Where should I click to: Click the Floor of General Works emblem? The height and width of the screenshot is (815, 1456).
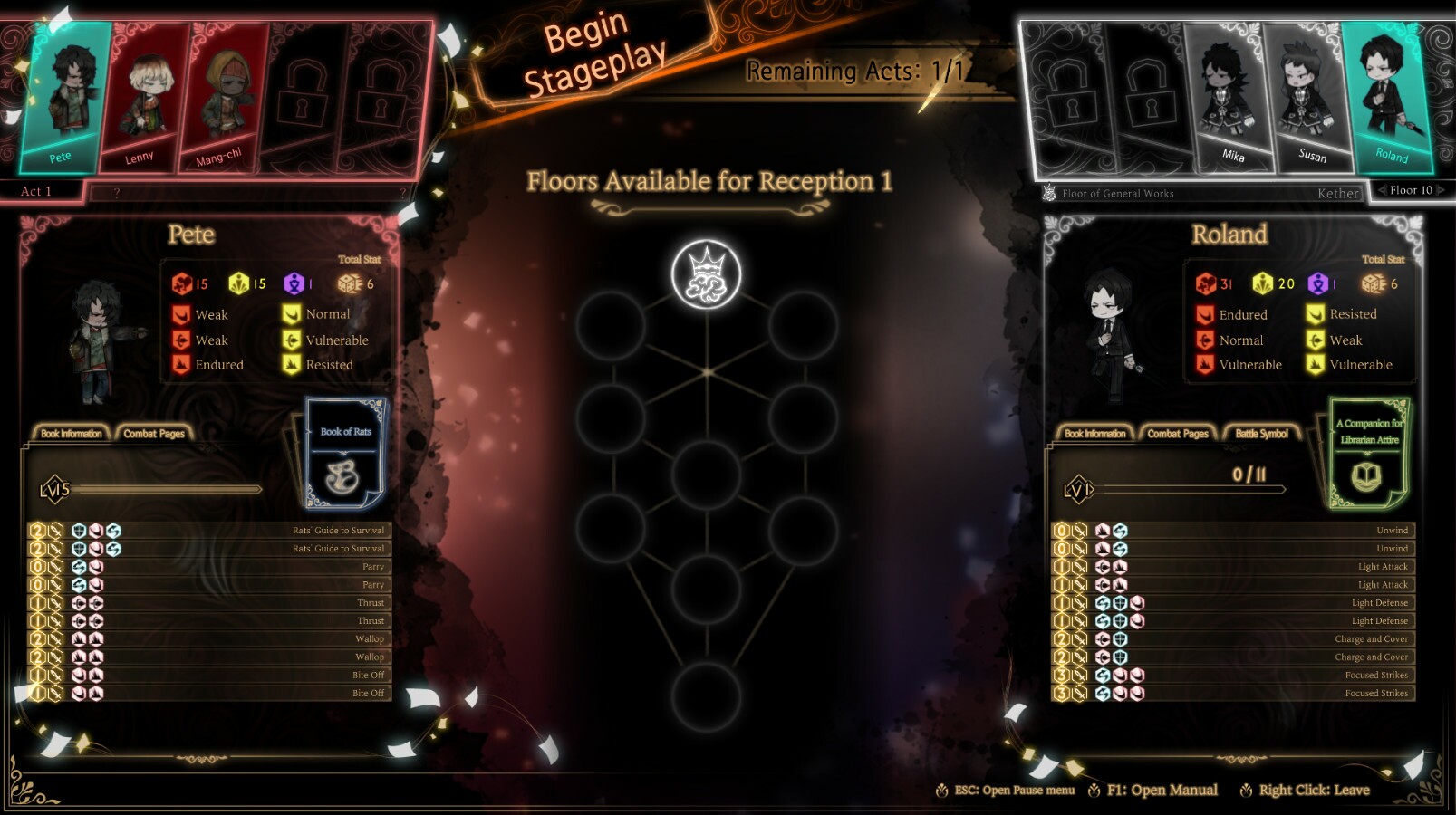coord(1049,192)
